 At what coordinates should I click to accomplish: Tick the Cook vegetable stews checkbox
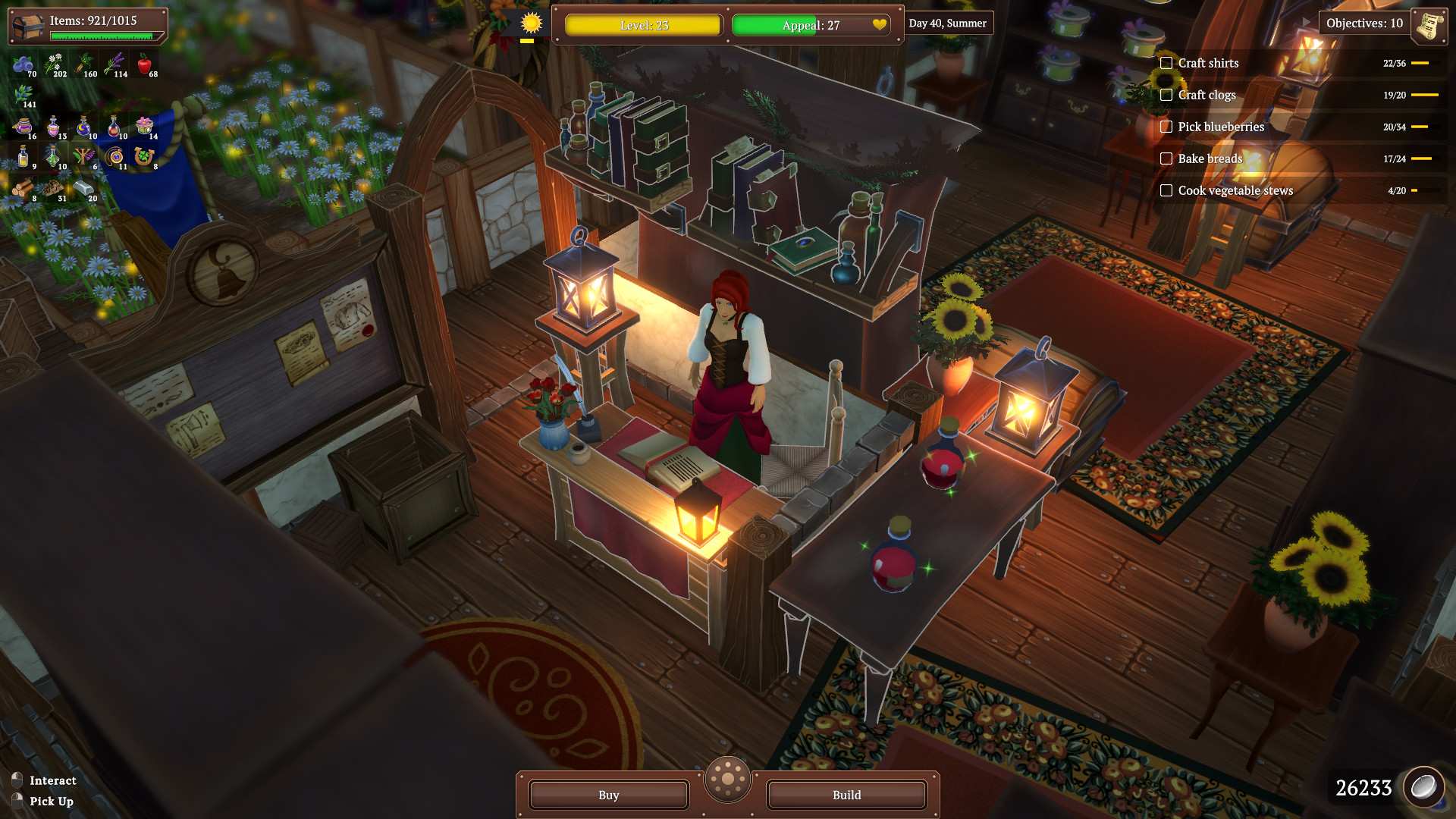tap(1166, 190)
